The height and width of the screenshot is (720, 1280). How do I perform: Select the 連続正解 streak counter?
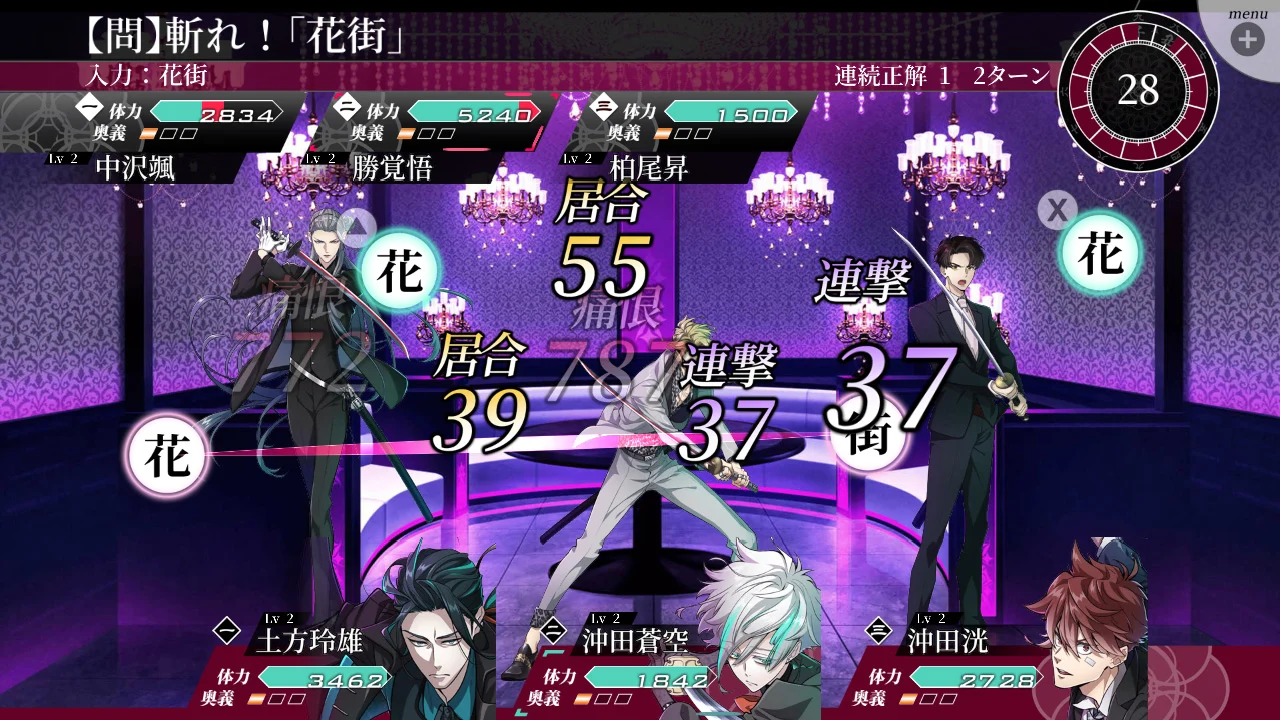tap(888, 73)
